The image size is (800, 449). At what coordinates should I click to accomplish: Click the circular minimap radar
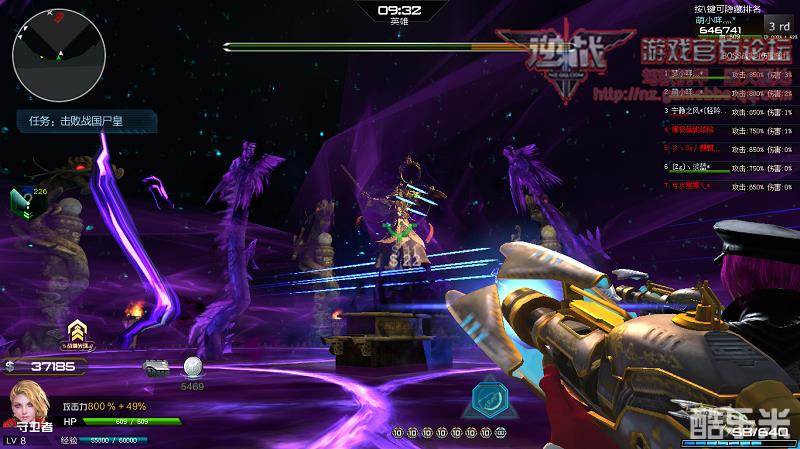[59, 55]
